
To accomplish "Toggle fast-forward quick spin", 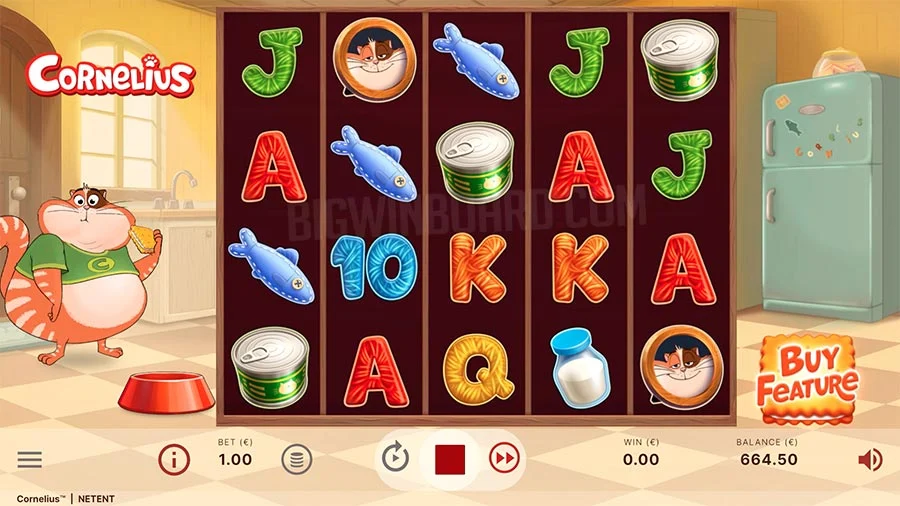I will (504, 459).
